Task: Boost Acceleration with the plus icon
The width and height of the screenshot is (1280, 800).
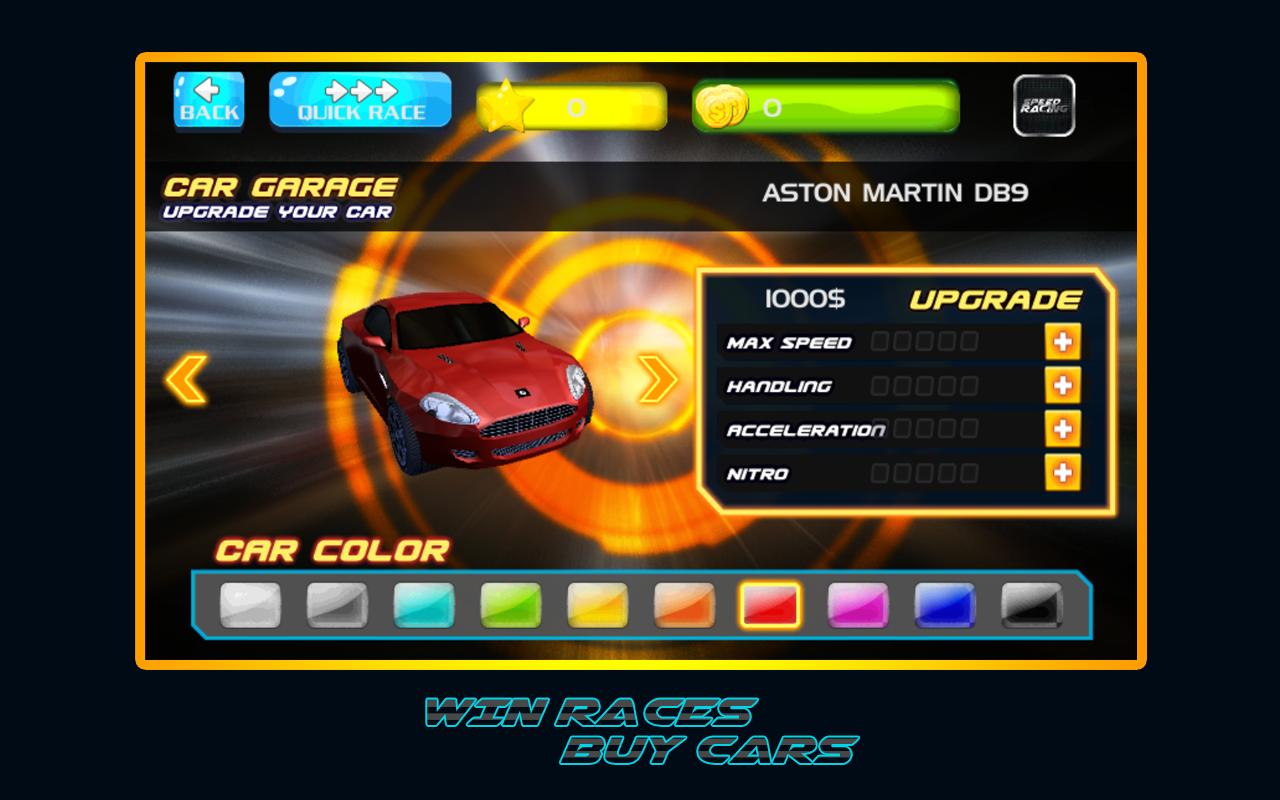Action: tap(1062, 429)
